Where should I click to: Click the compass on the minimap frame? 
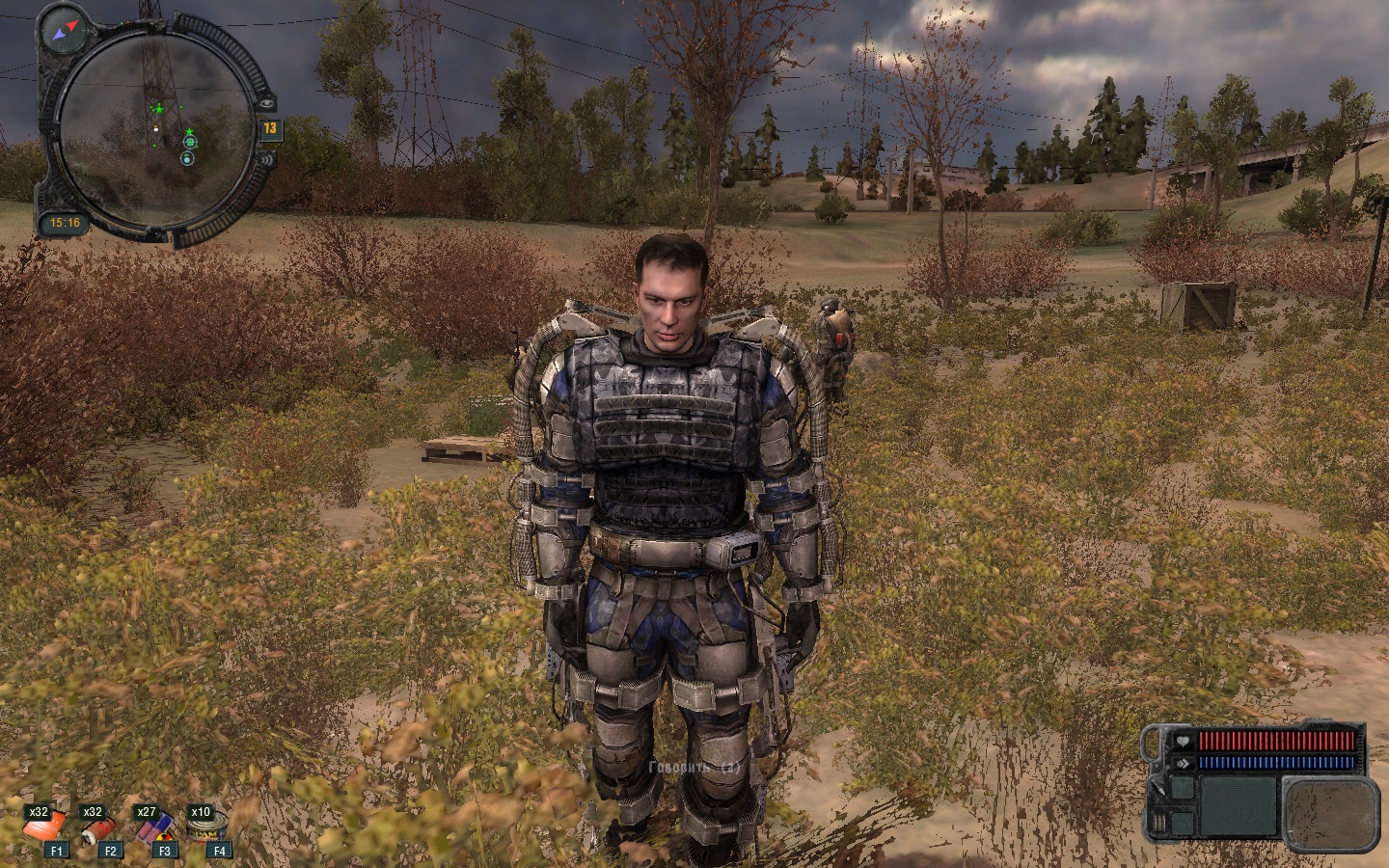(65, 34)
